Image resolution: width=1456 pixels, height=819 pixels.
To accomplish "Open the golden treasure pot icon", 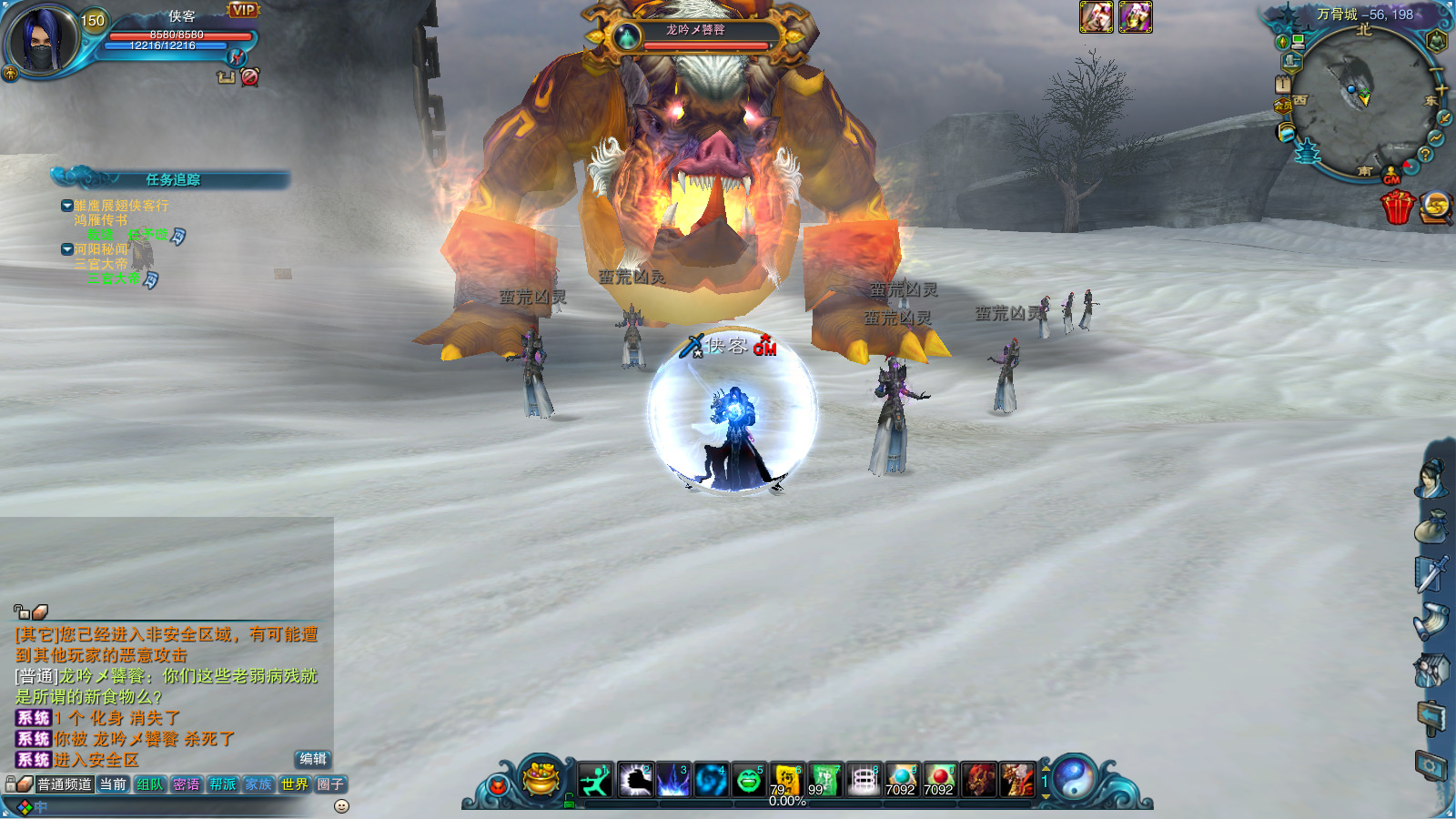I will (541, 778).
